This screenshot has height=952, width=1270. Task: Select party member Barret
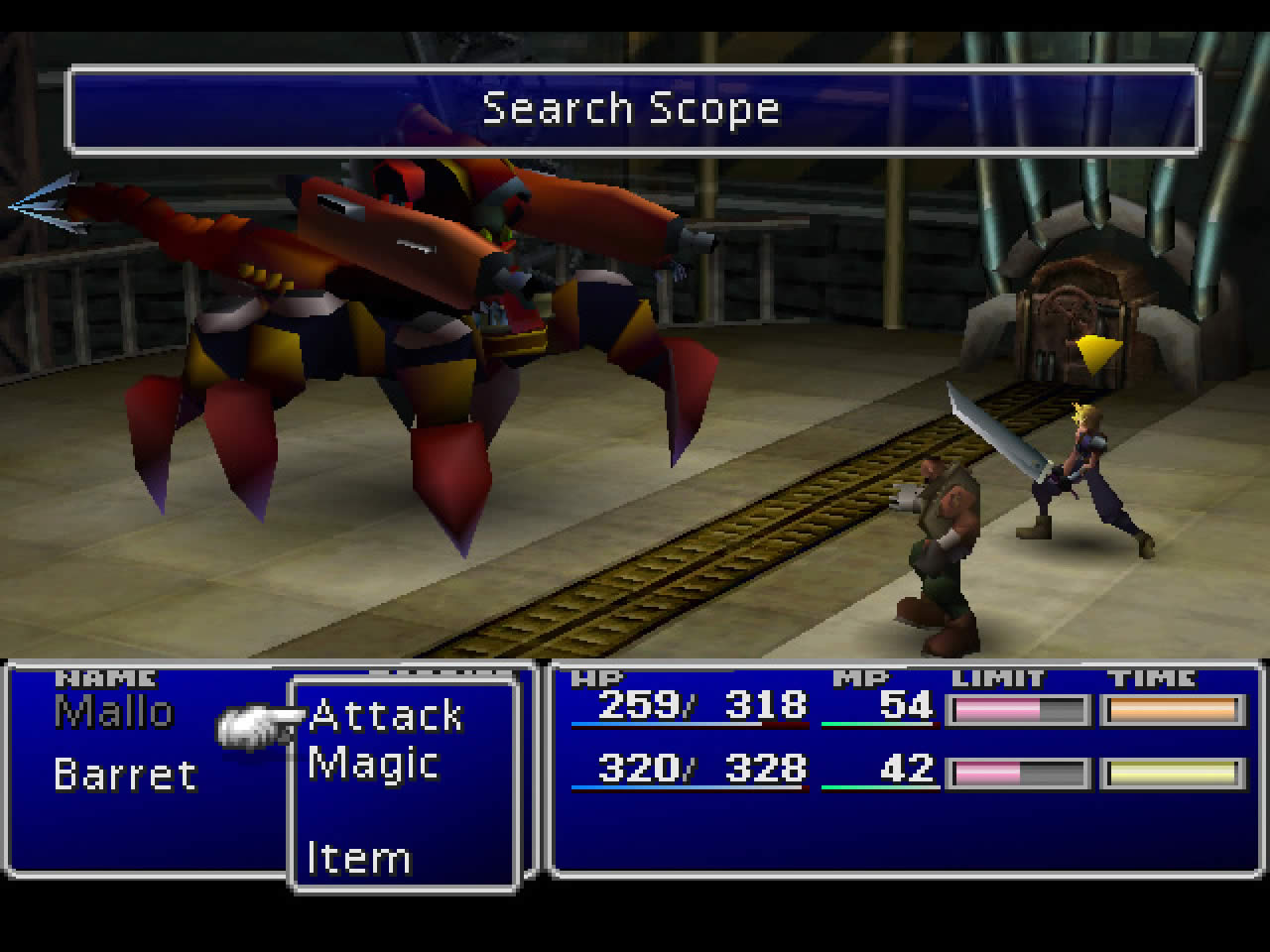coord(125,774)
